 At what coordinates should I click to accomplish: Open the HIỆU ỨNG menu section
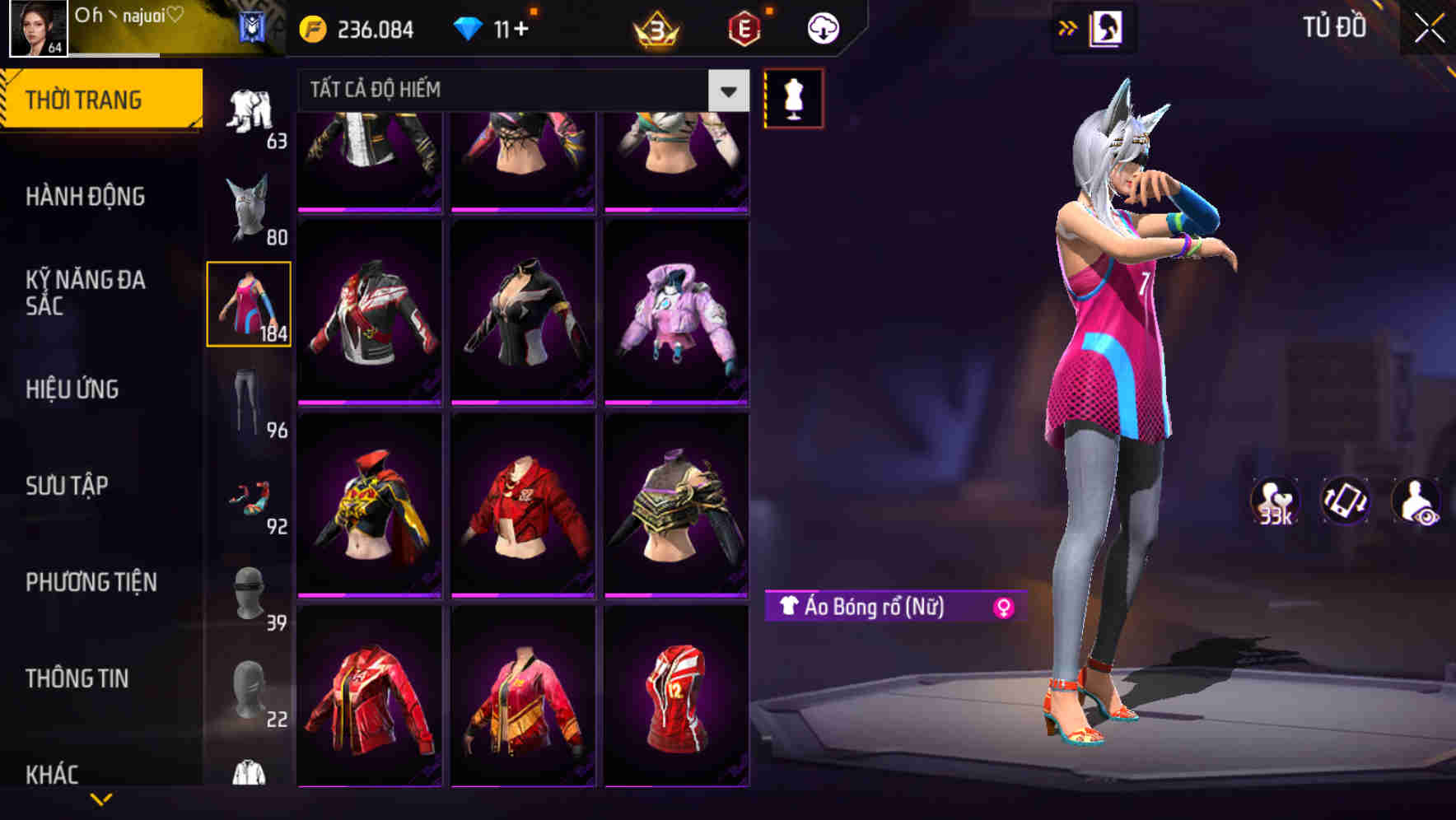[72, 390]
